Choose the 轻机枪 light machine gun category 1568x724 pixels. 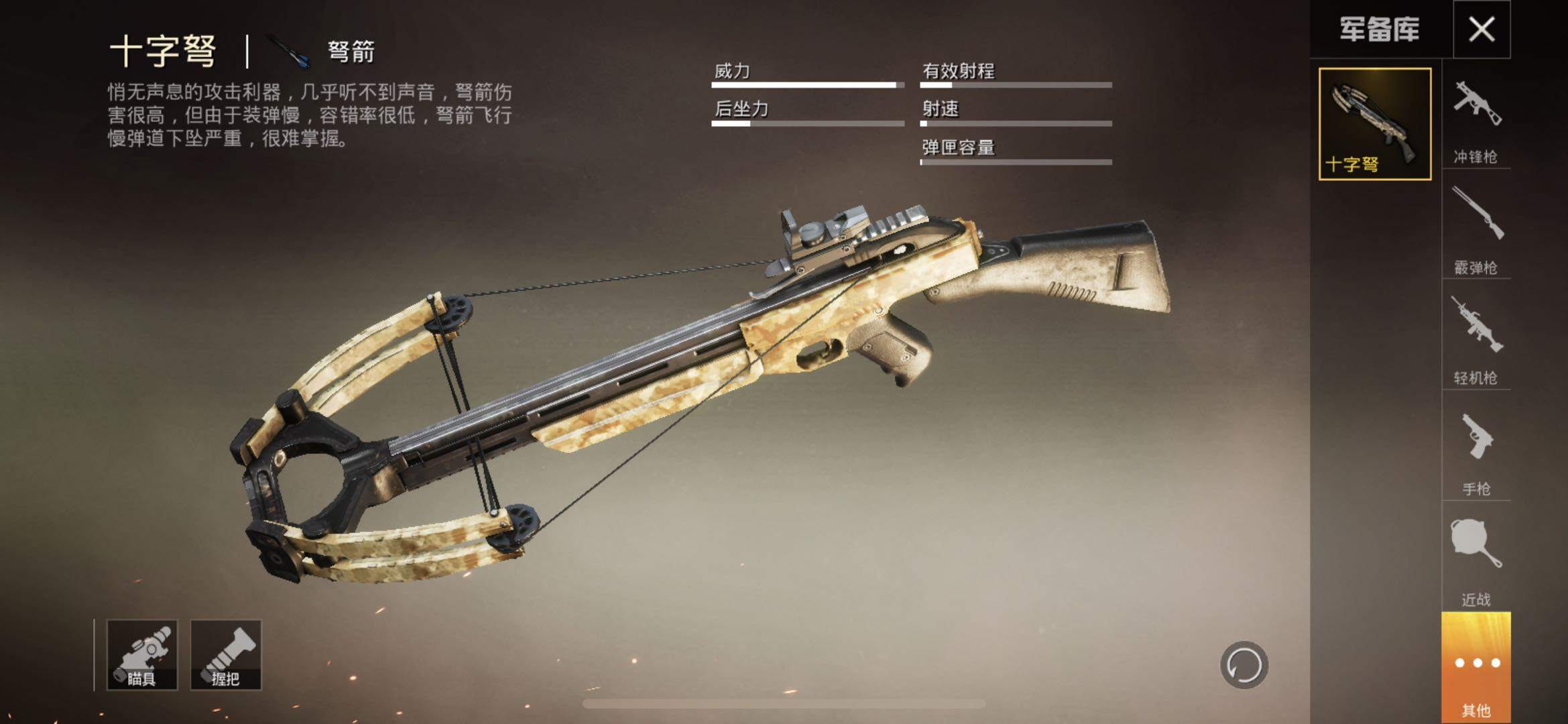(x=1476, y=340)
